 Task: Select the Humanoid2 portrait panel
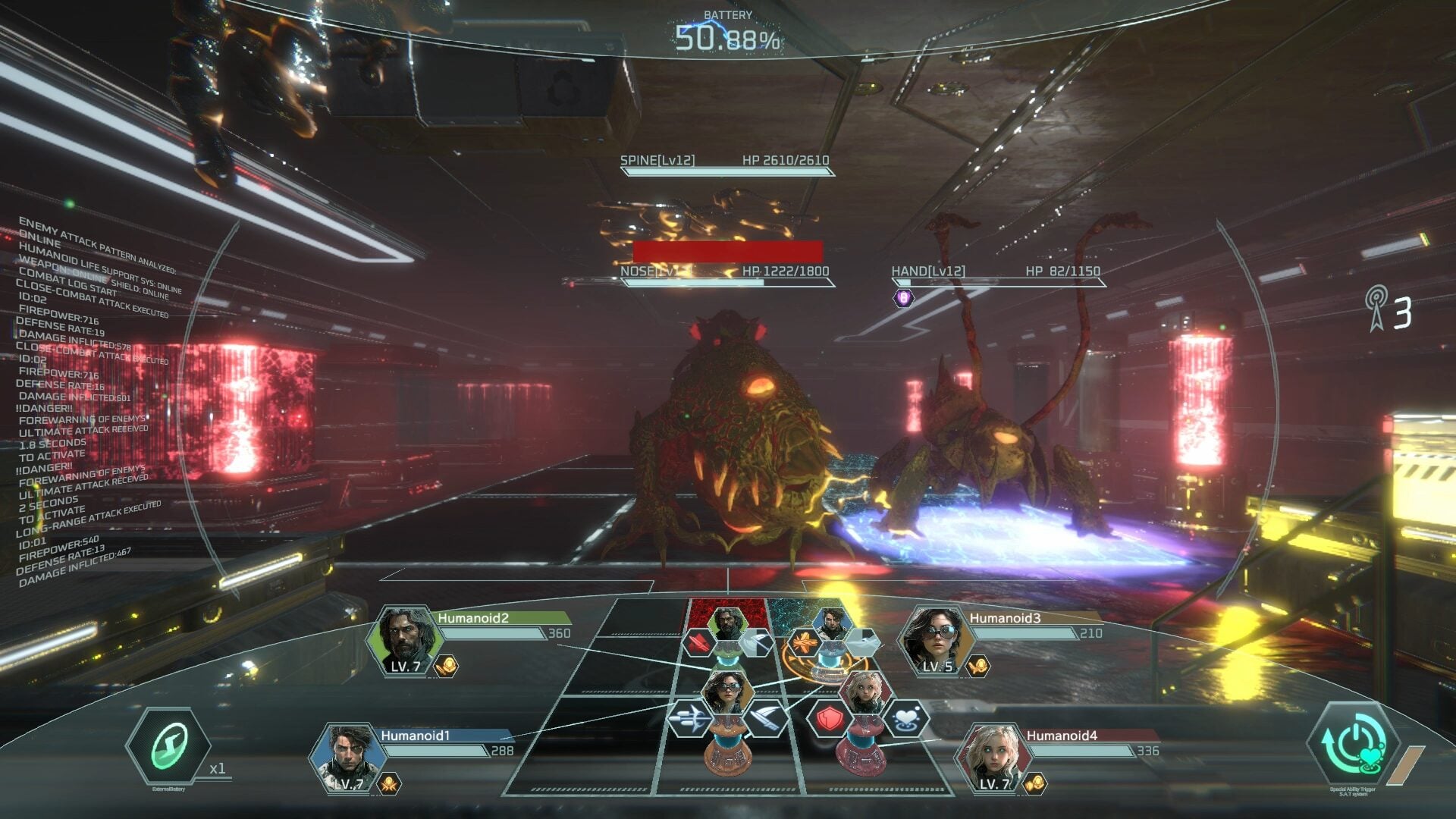coord(405,641)
